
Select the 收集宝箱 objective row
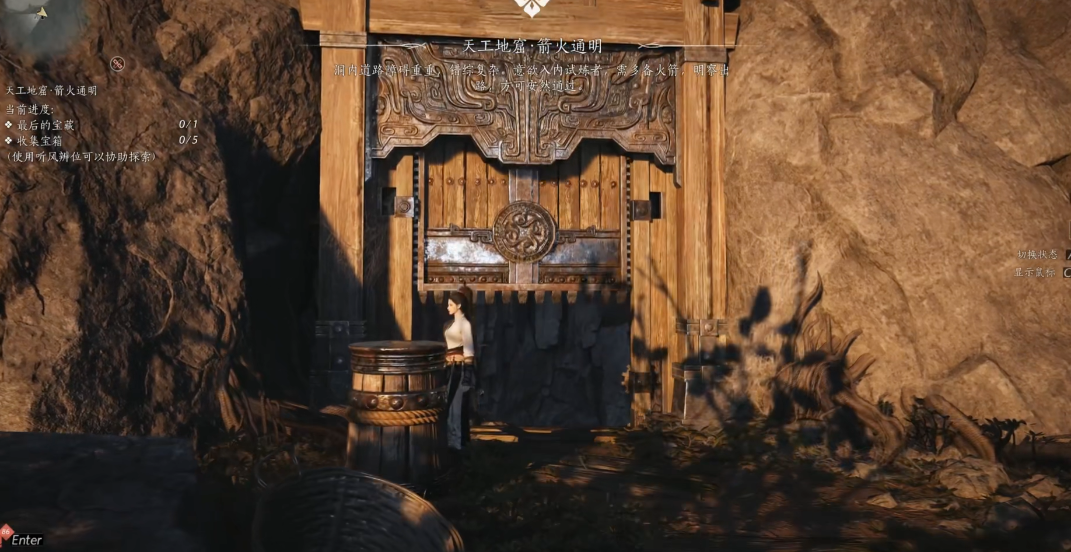pyautogui.click(x=40, y=140)
